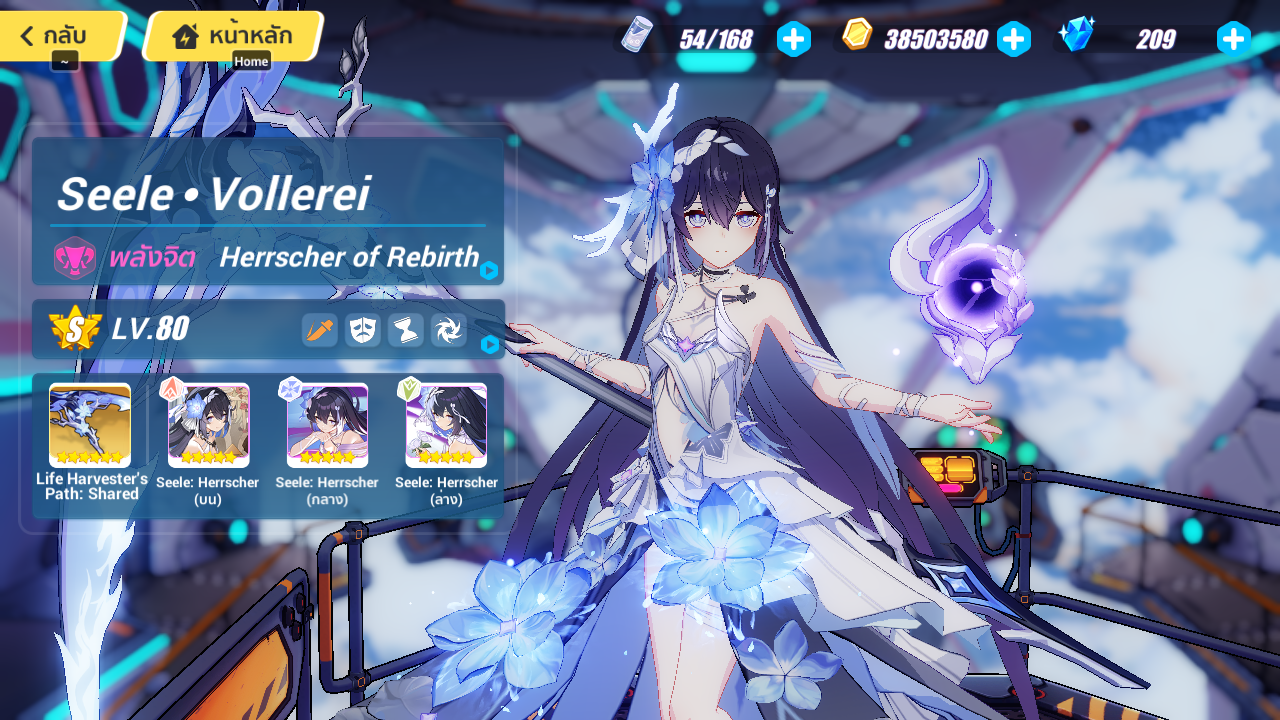Click the tragedy mask status effect icon
The height and width of the screenshot is (720, 1280).
[361, 330]
